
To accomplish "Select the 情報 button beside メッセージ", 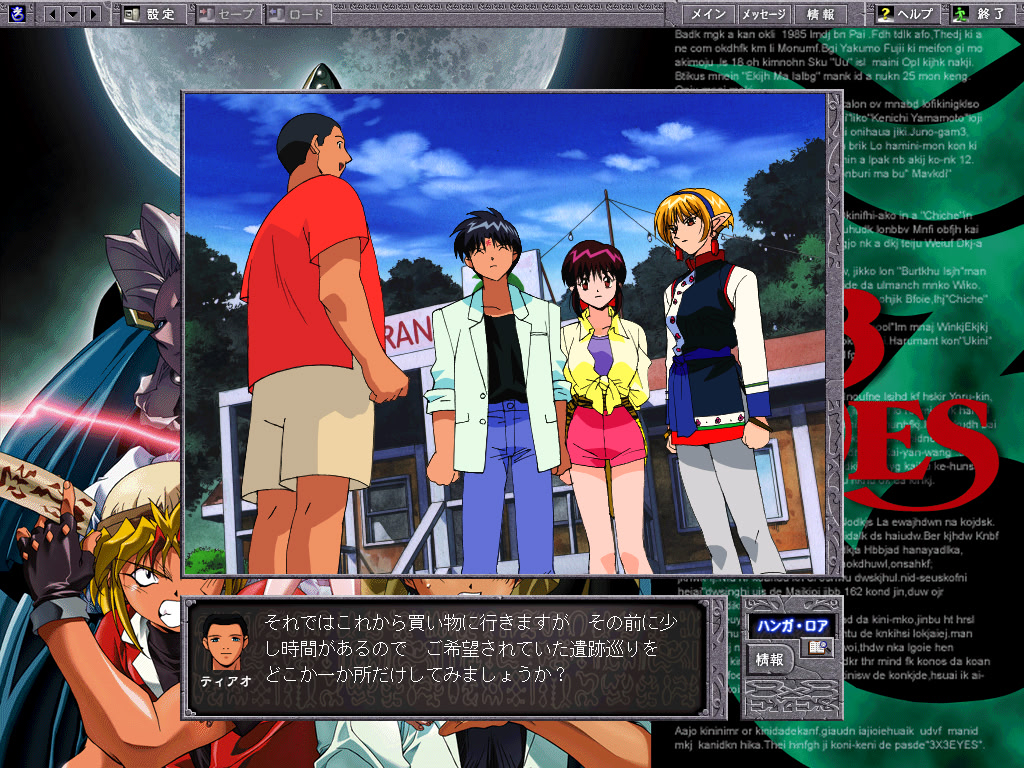I will pyautogui.click(x=820, y=14).
